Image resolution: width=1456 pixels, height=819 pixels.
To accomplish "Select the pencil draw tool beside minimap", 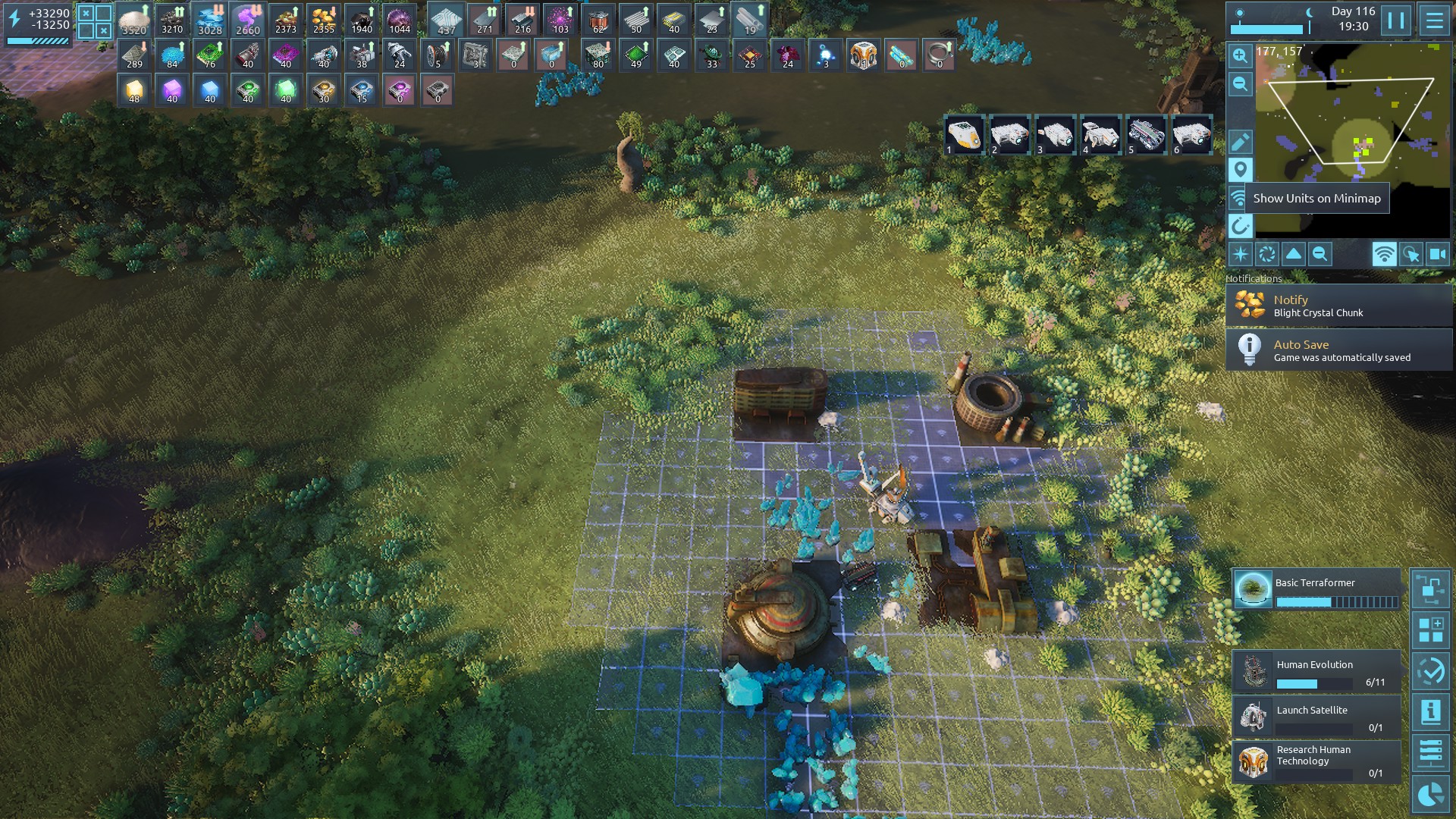I will pyautogui.click(x=1240, y=142).
